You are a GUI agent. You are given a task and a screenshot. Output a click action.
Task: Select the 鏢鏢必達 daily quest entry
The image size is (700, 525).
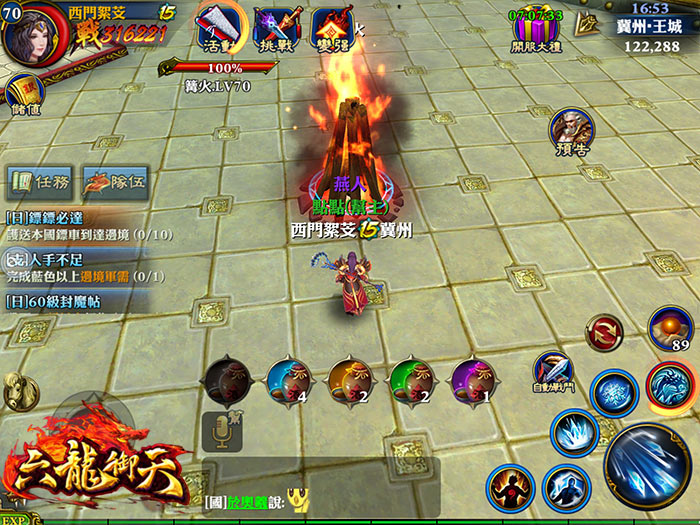tap(75, 225)
